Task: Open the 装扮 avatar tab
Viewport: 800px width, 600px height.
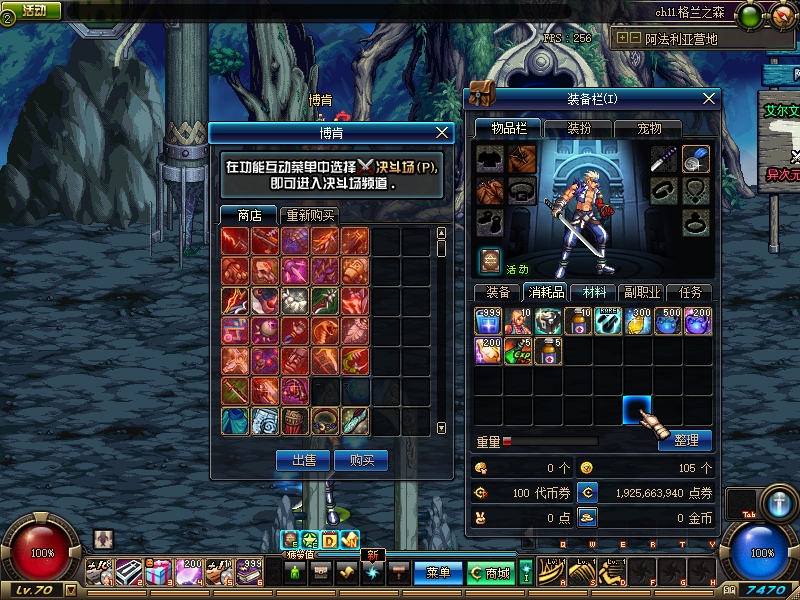Action: click(x=579, y=129)
